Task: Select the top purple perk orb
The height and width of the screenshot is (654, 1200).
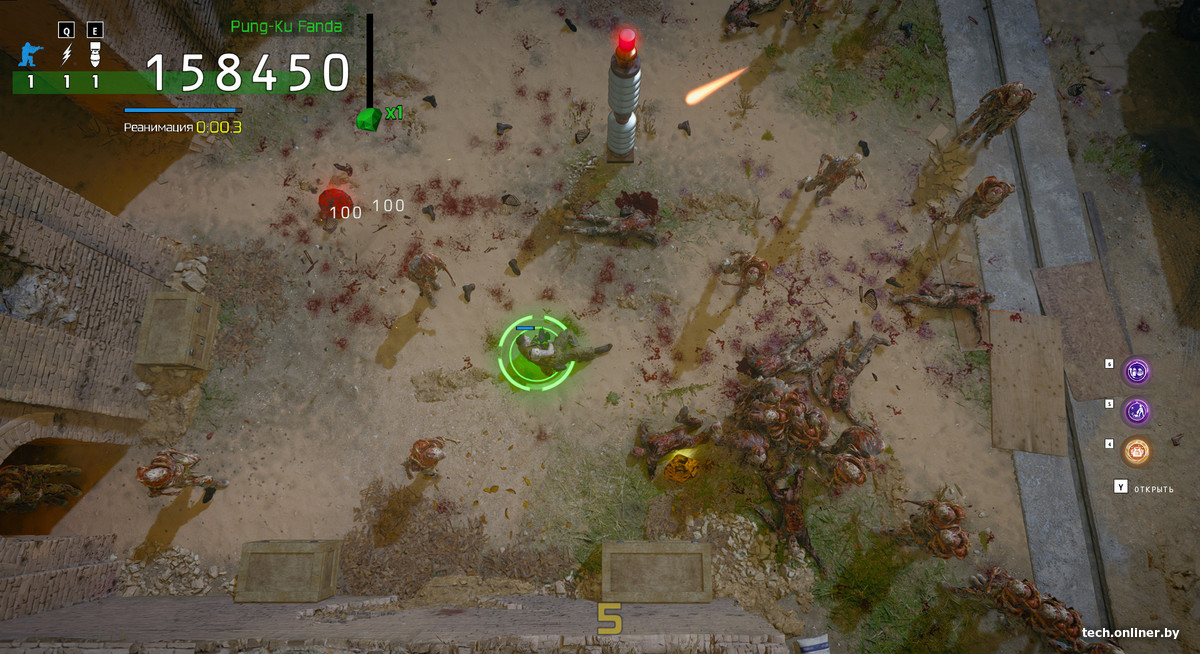Action: (1136, 372)
